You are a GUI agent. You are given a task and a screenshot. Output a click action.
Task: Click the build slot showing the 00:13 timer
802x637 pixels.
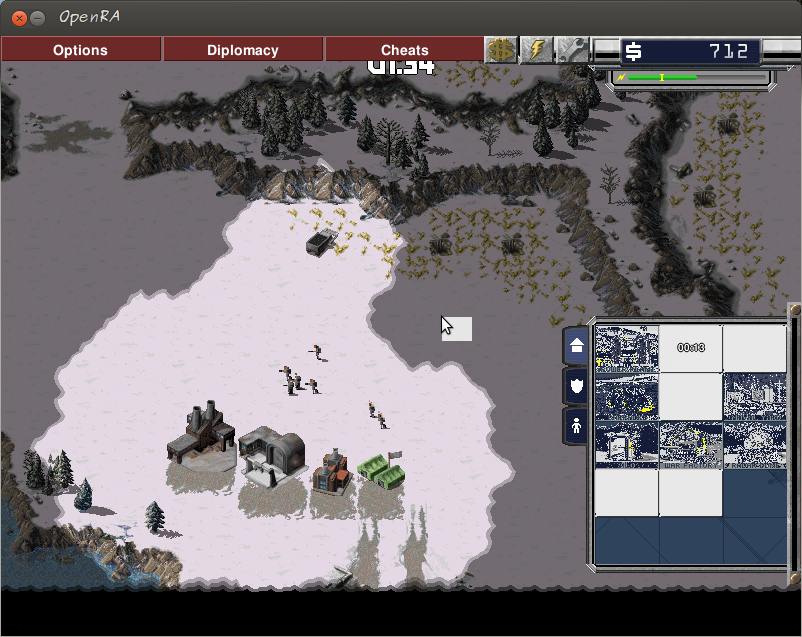pos(691,348)
